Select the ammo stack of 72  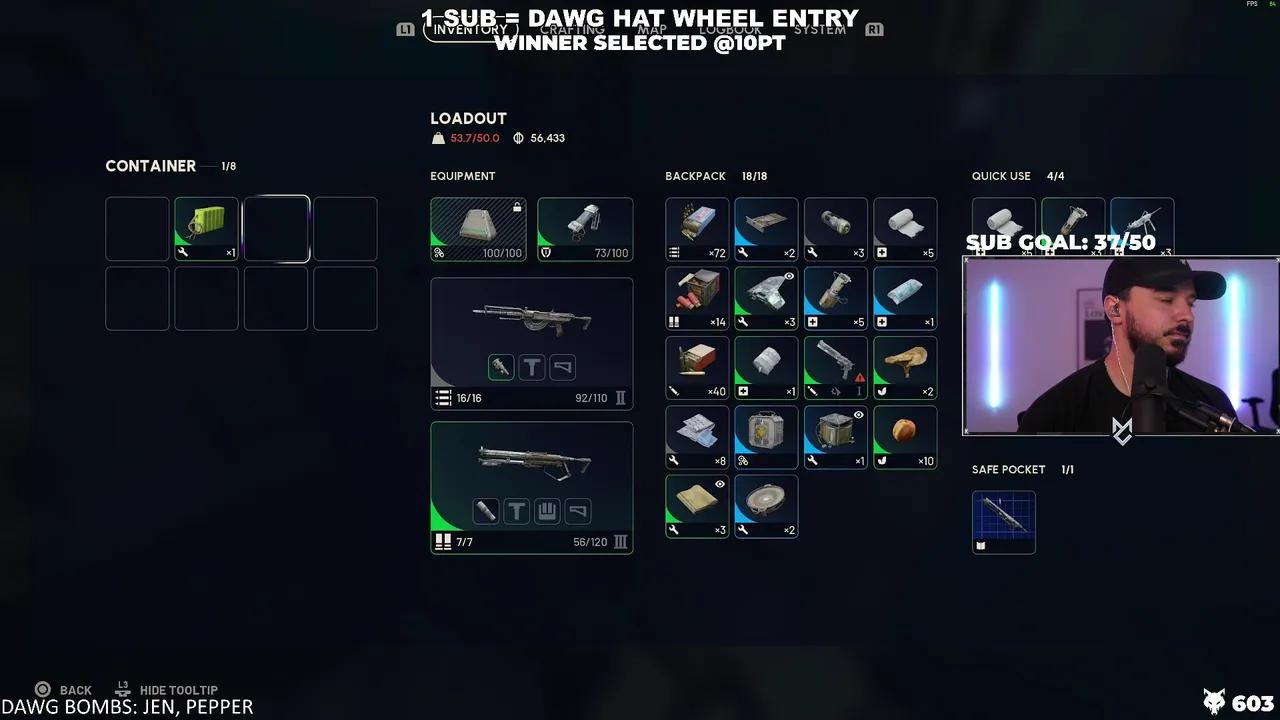tap(697, 229)
